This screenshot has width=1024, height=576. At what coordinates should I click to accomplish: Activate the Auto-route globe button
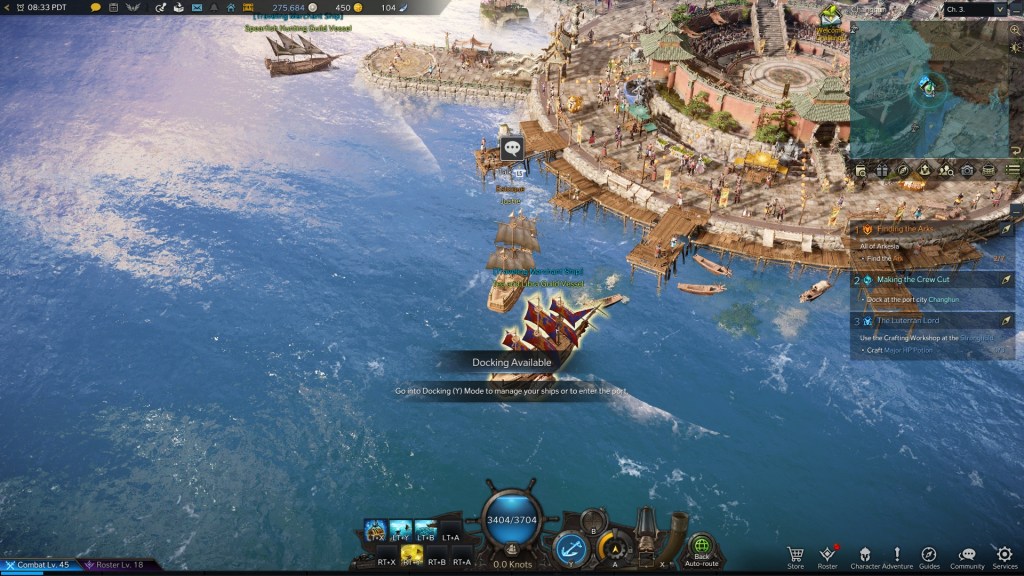[x=702, y=548]
